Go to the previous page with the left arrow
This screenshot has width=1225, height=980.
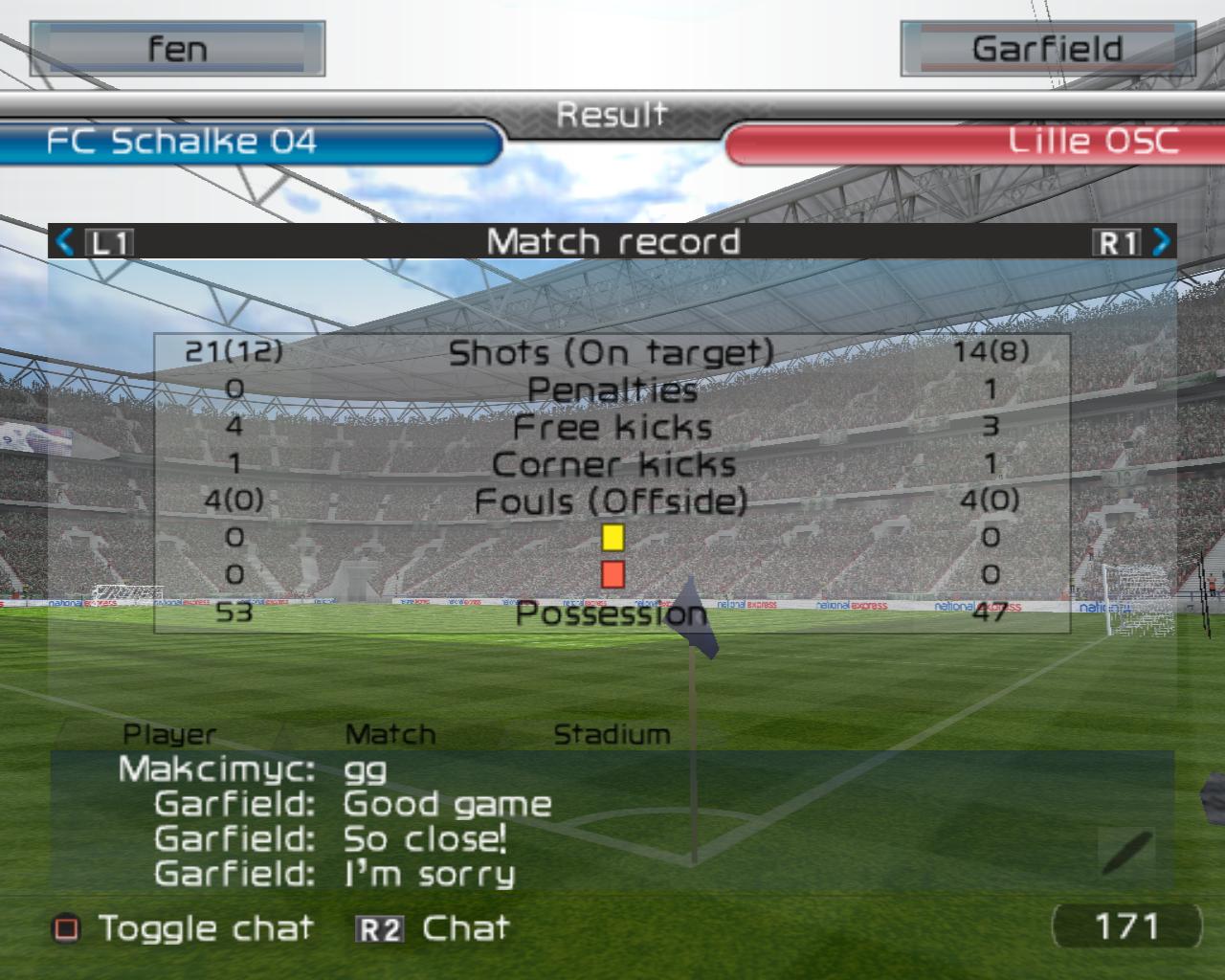pos(65,241)
